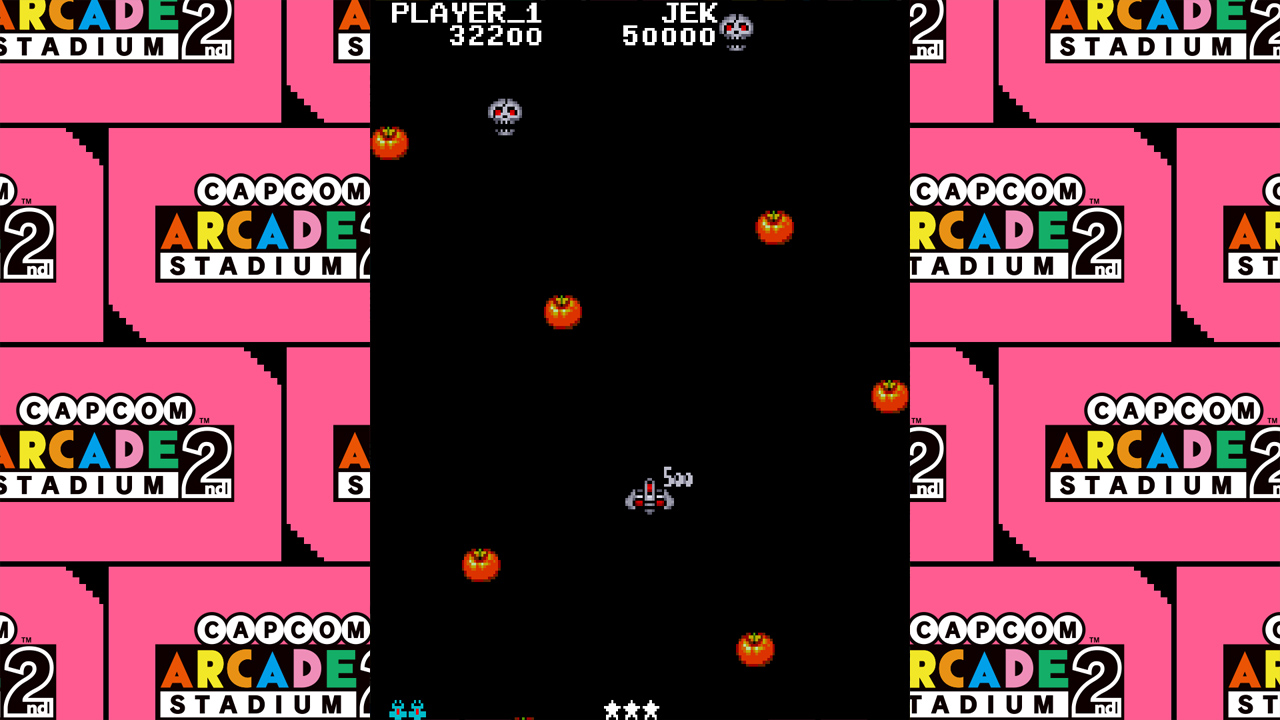
Task: Click the tomato above the player ship
Action: point(563,312)
